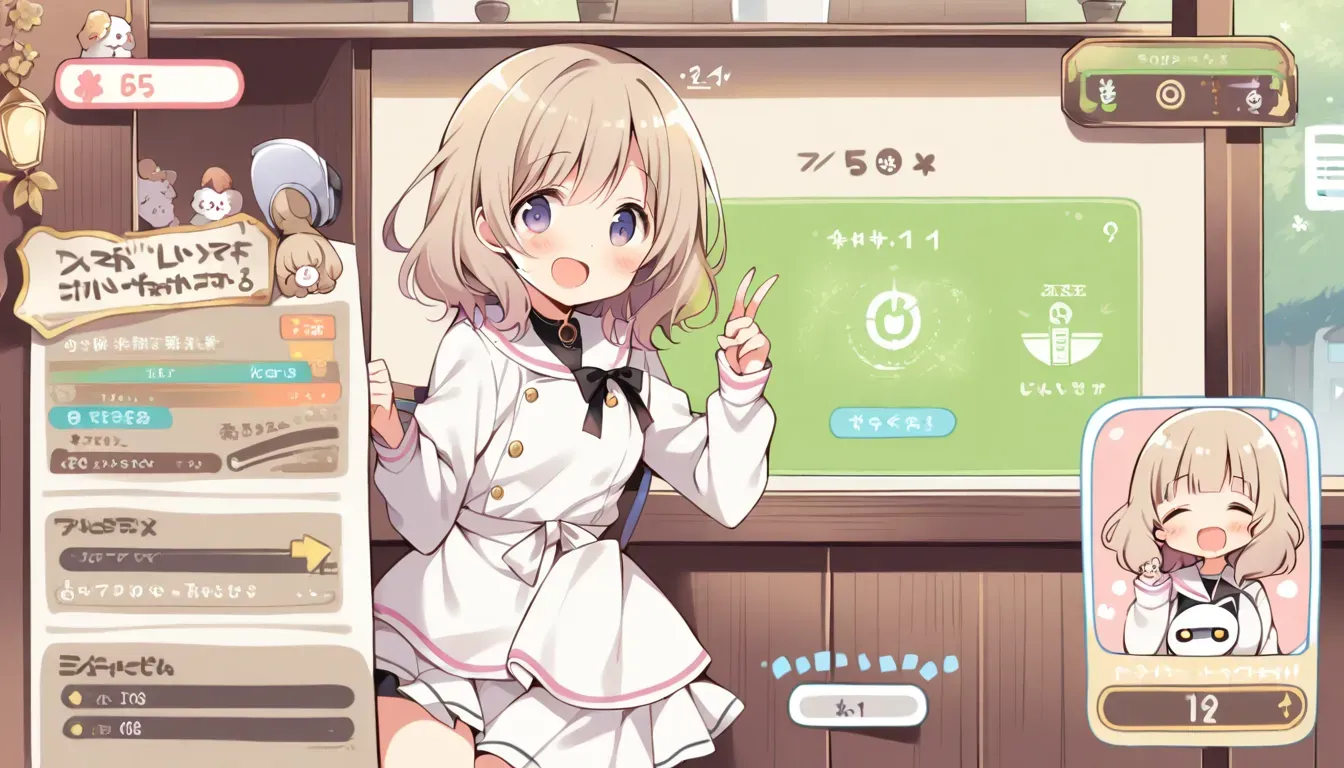Open the smiling girl portrait card

click(1198, 528)
